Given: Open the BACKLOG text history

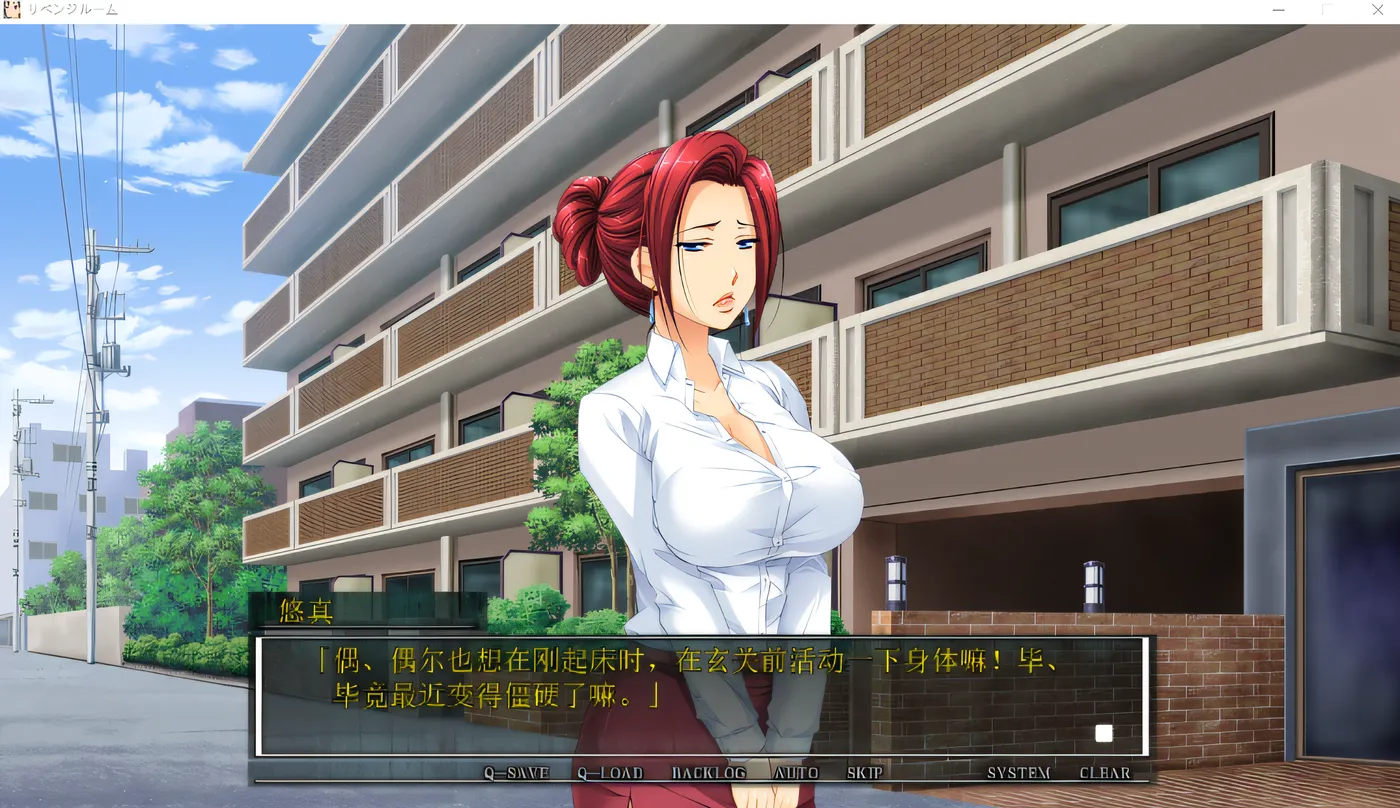Looking at the screenshot, I should coord(708,773).
